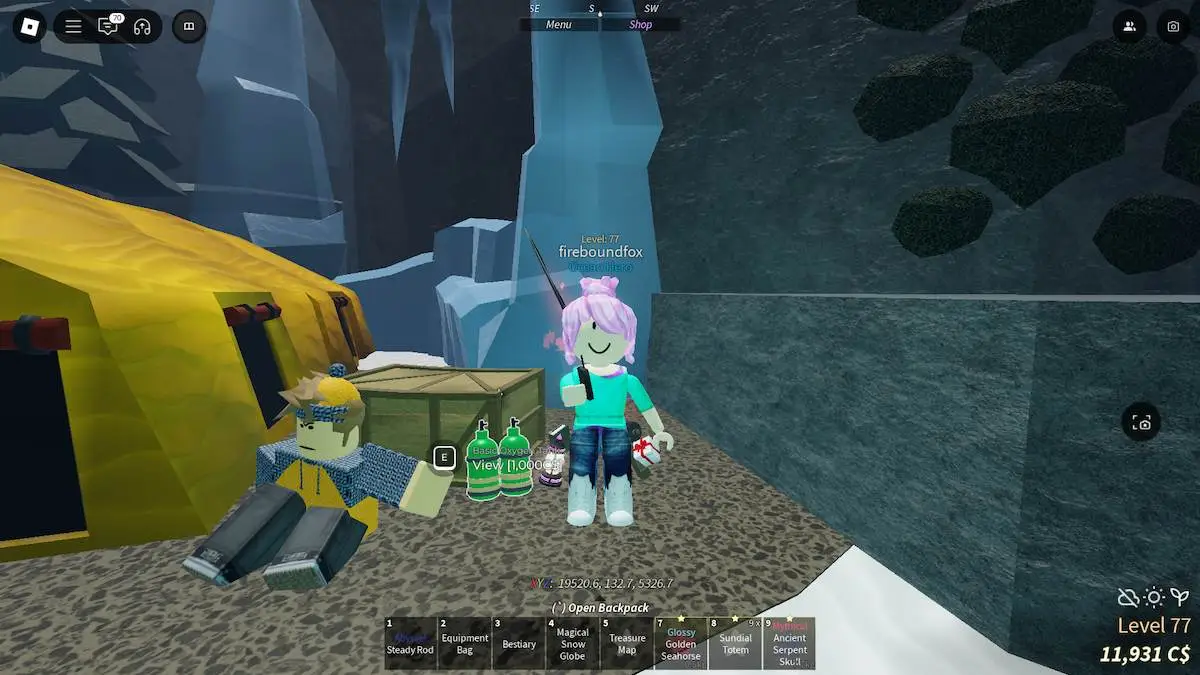Image resolution: width=1200 pixels, height=675 pixels.
Task: Select the Equipment Bag slot
Action: [464, 643]
